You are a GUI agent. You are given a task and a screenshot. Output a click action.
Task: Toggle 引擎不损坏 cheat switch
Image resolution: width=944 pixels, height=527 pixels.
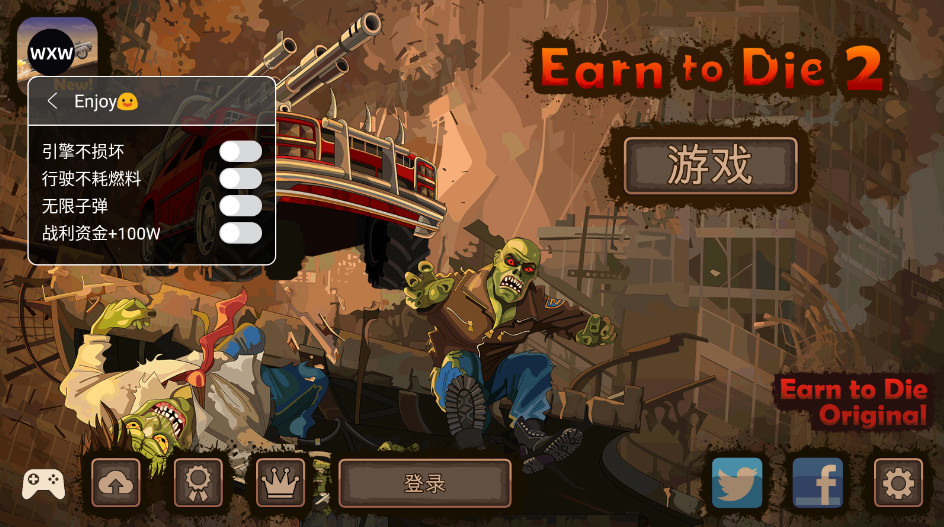tap(241, 152)
